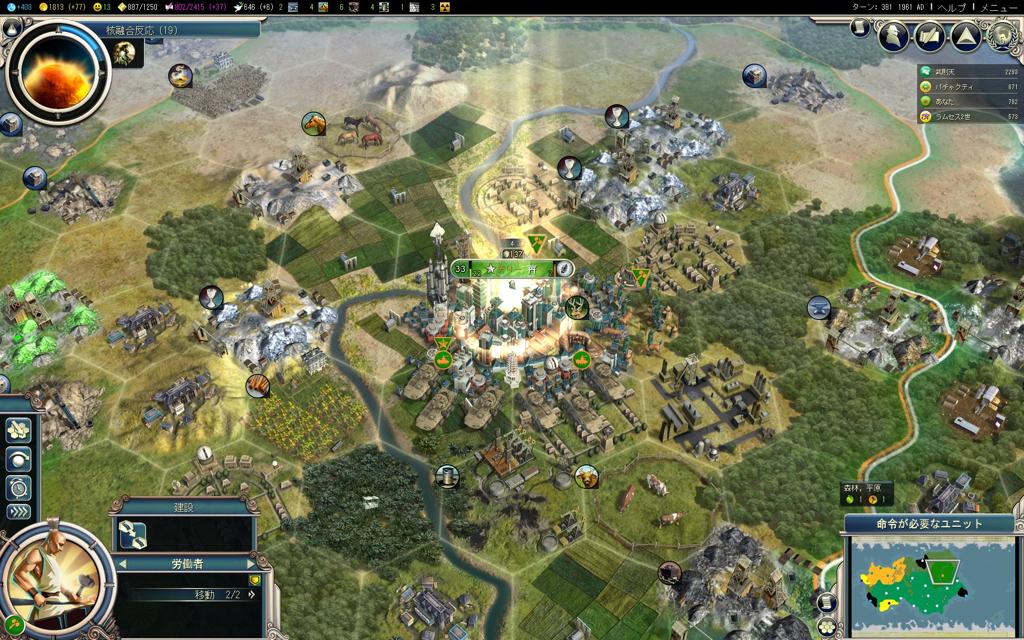1024x640 pixels.
Task: Select the 武則天 row in score list
Action: click(970, 71)
